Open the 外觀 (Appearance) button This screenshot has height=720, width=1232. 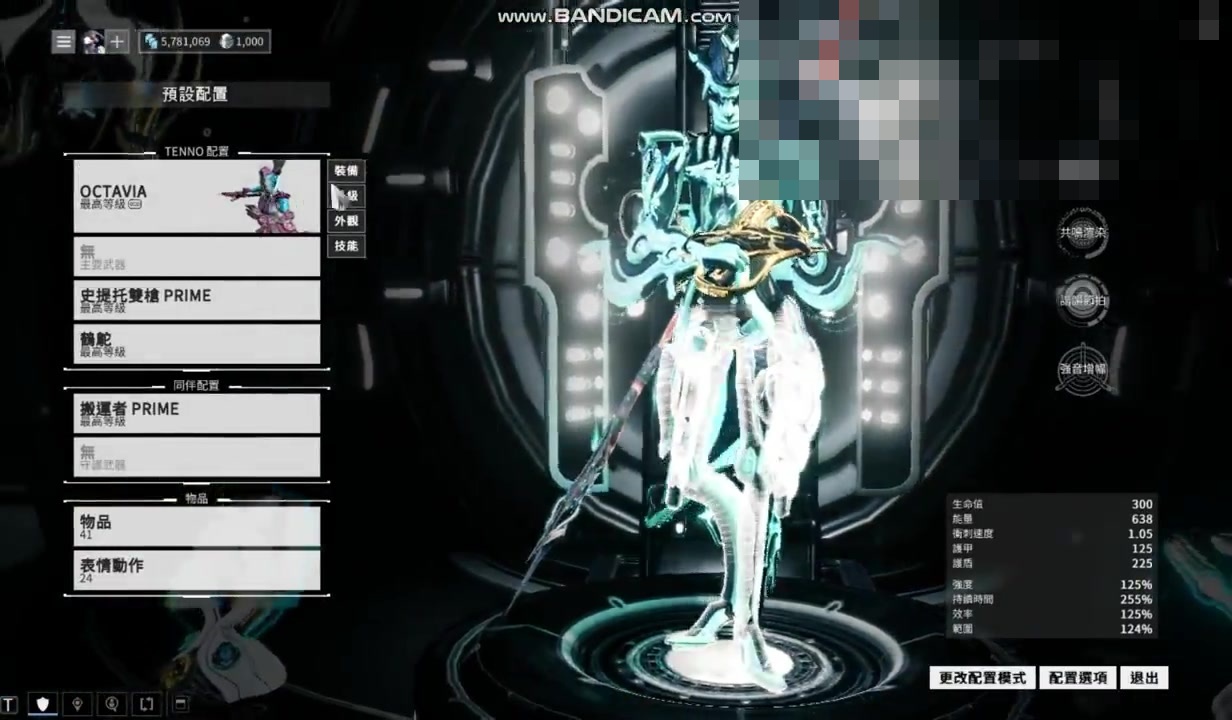346,221
